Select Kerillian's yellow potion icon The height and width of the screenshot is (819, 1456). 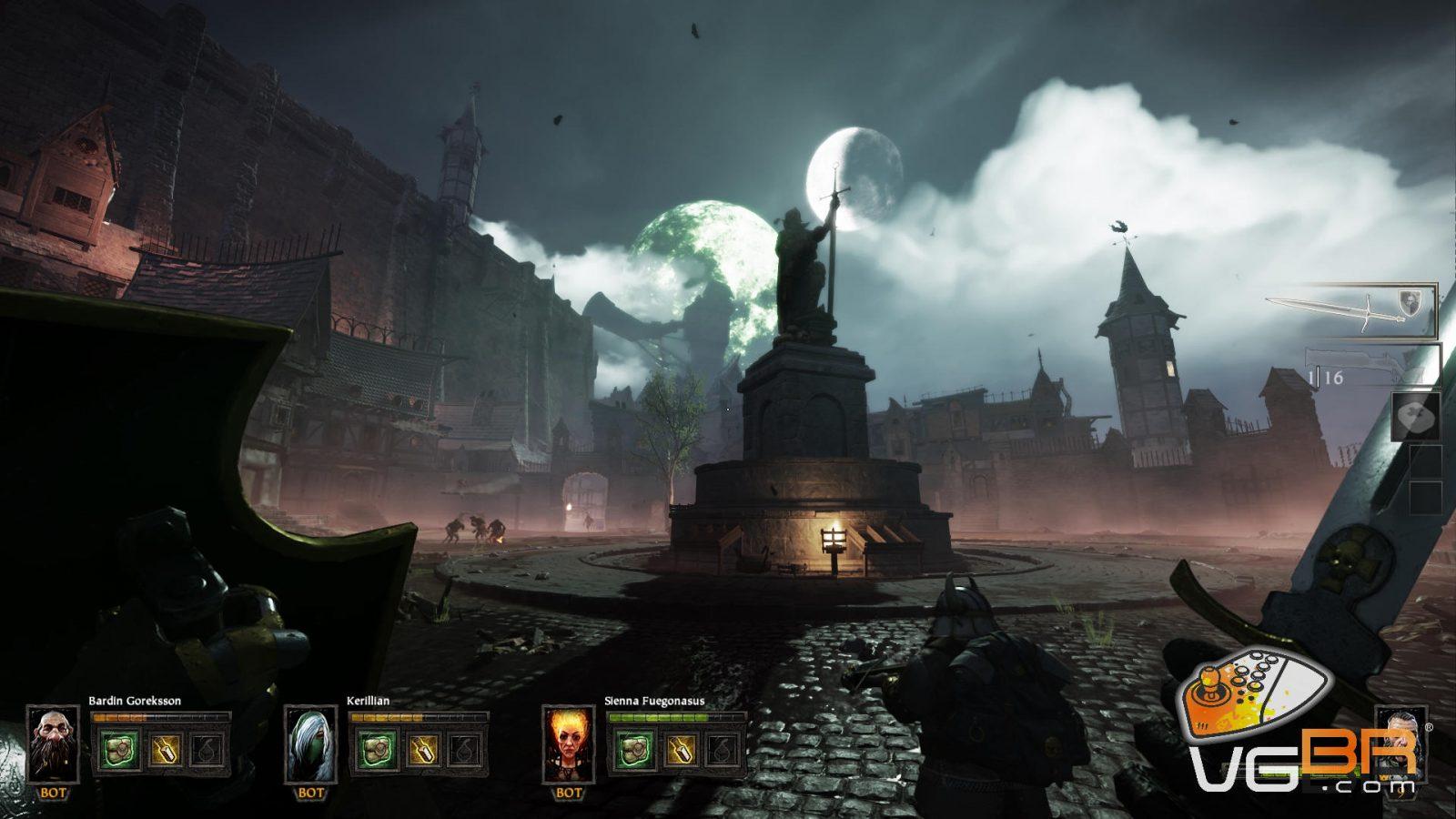point(423,750)
